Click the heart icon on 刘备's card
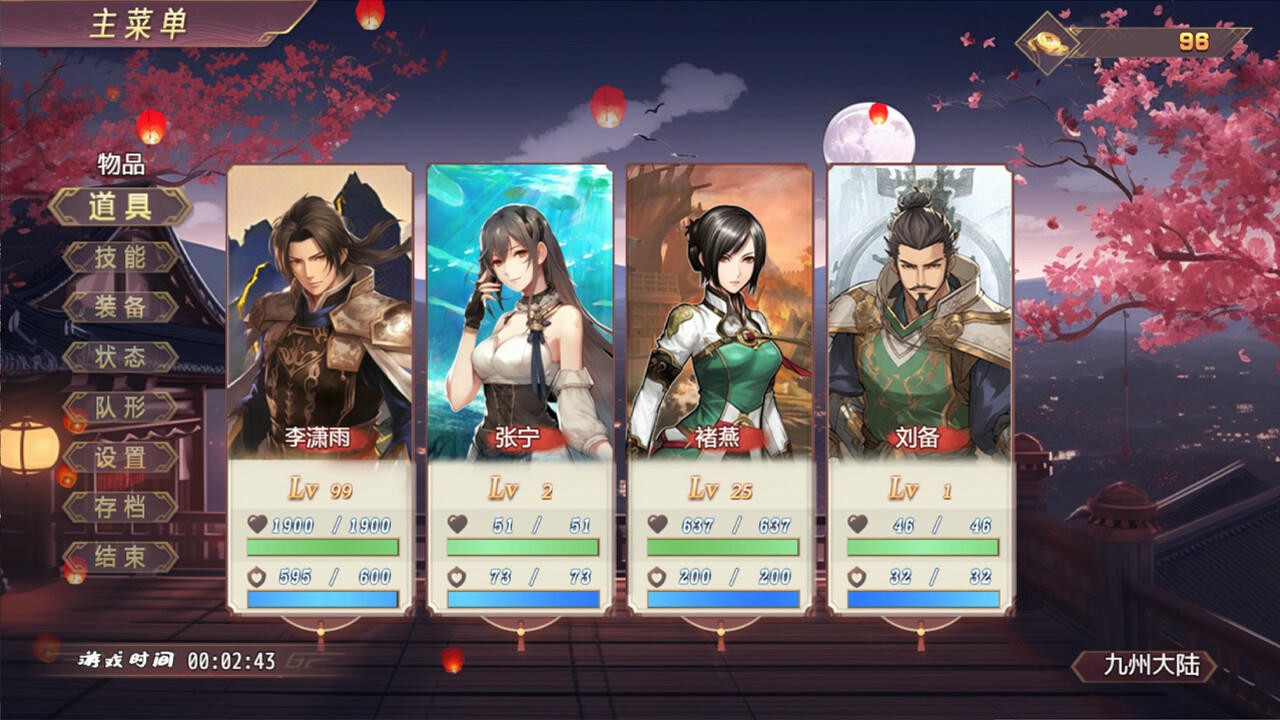 [859, 524]
